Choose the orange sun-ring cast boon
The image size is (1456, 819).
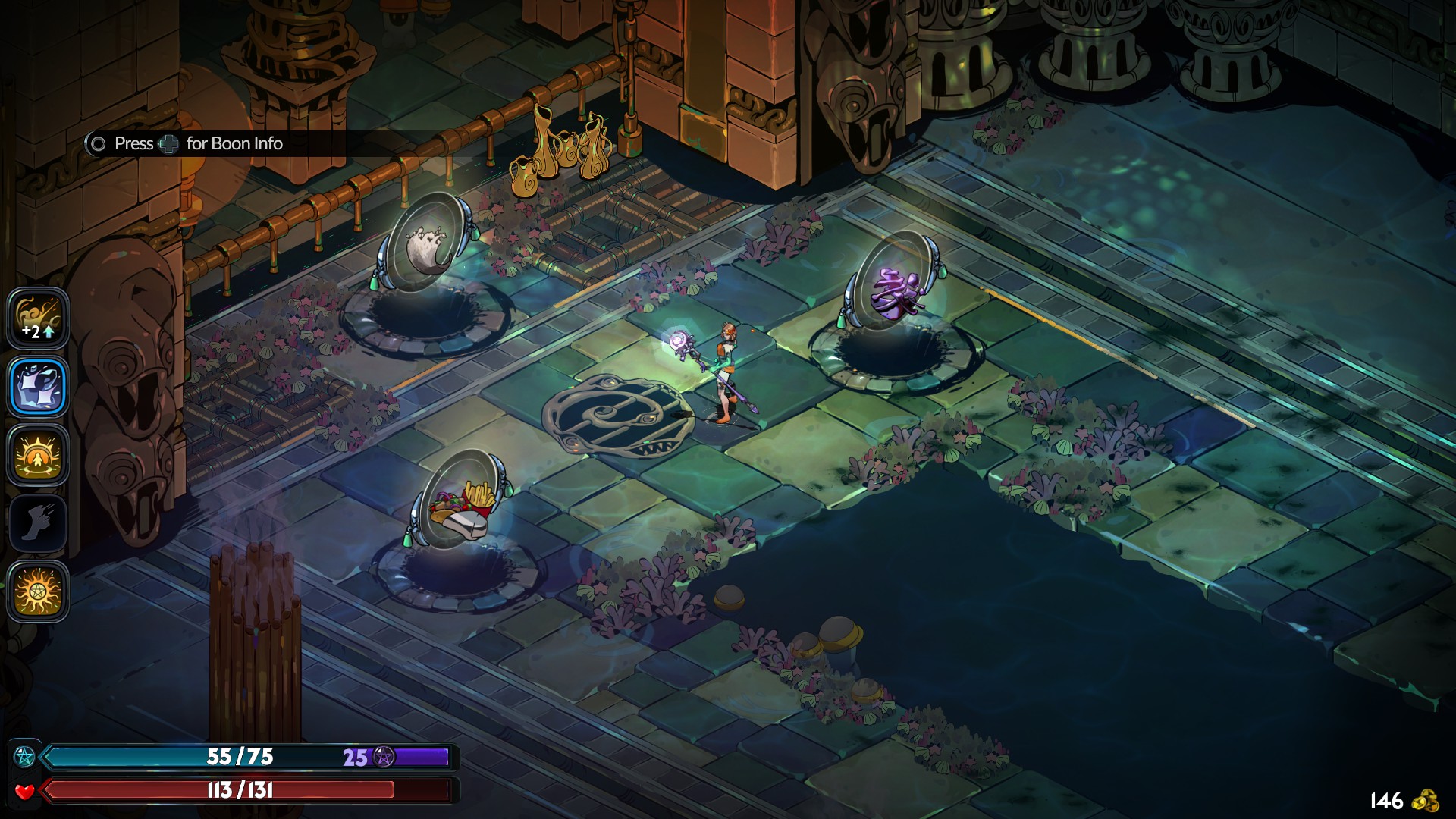38,455
